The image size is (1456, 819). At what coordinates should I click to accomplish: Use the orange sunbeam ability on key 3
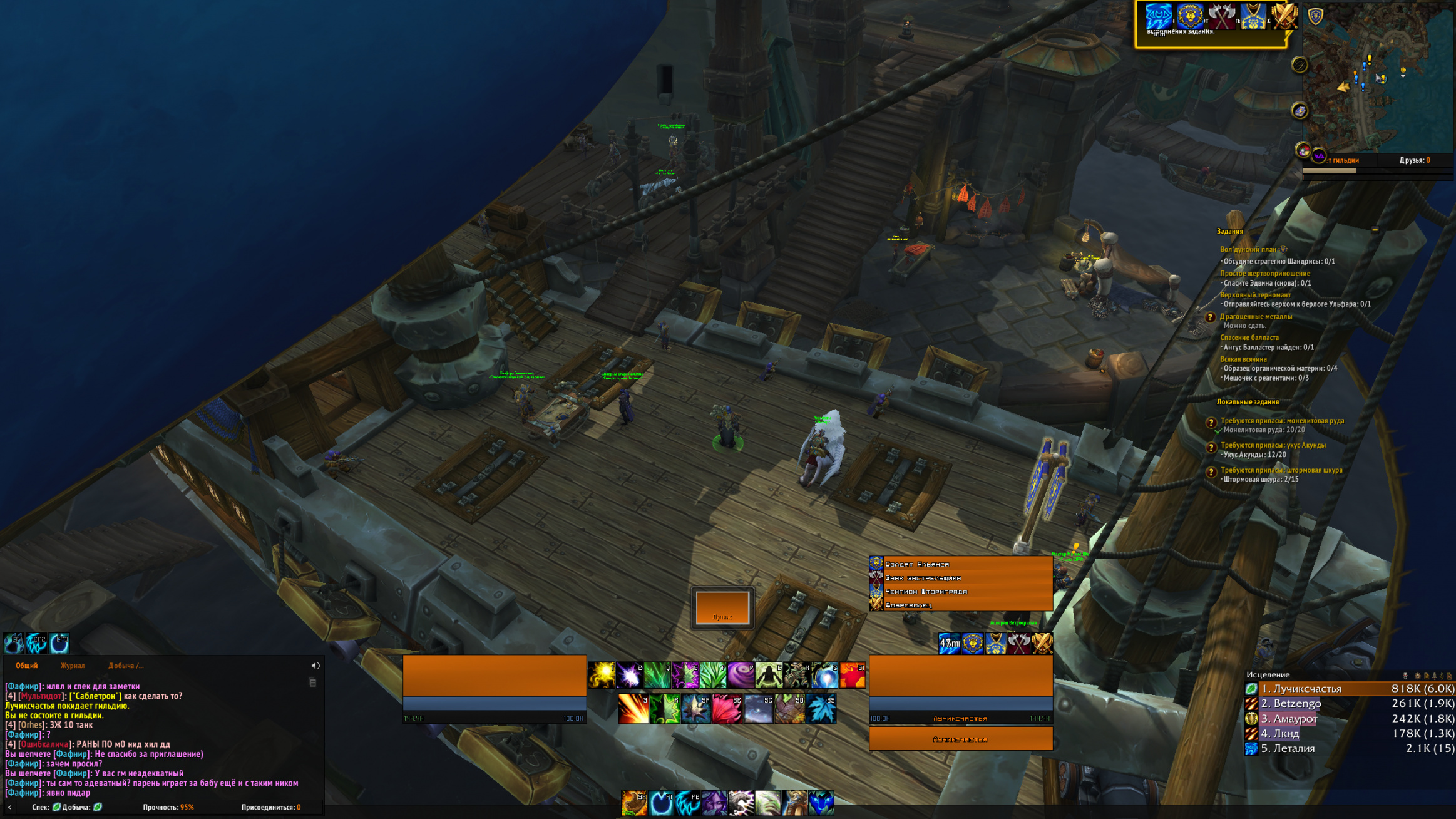click(x=633, y=709)
